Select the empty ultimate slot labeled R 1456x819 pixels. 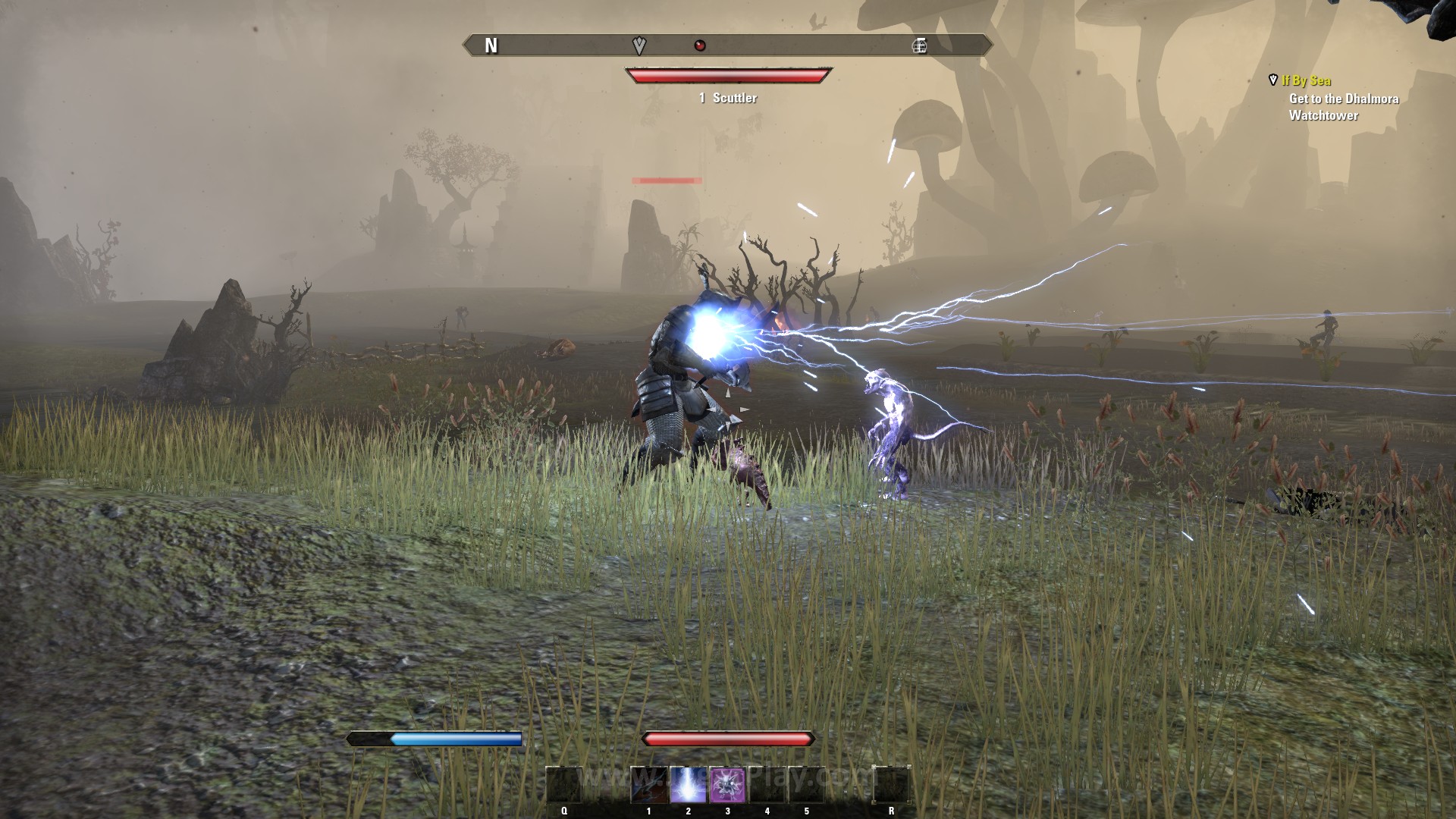[x=891, y=785]
